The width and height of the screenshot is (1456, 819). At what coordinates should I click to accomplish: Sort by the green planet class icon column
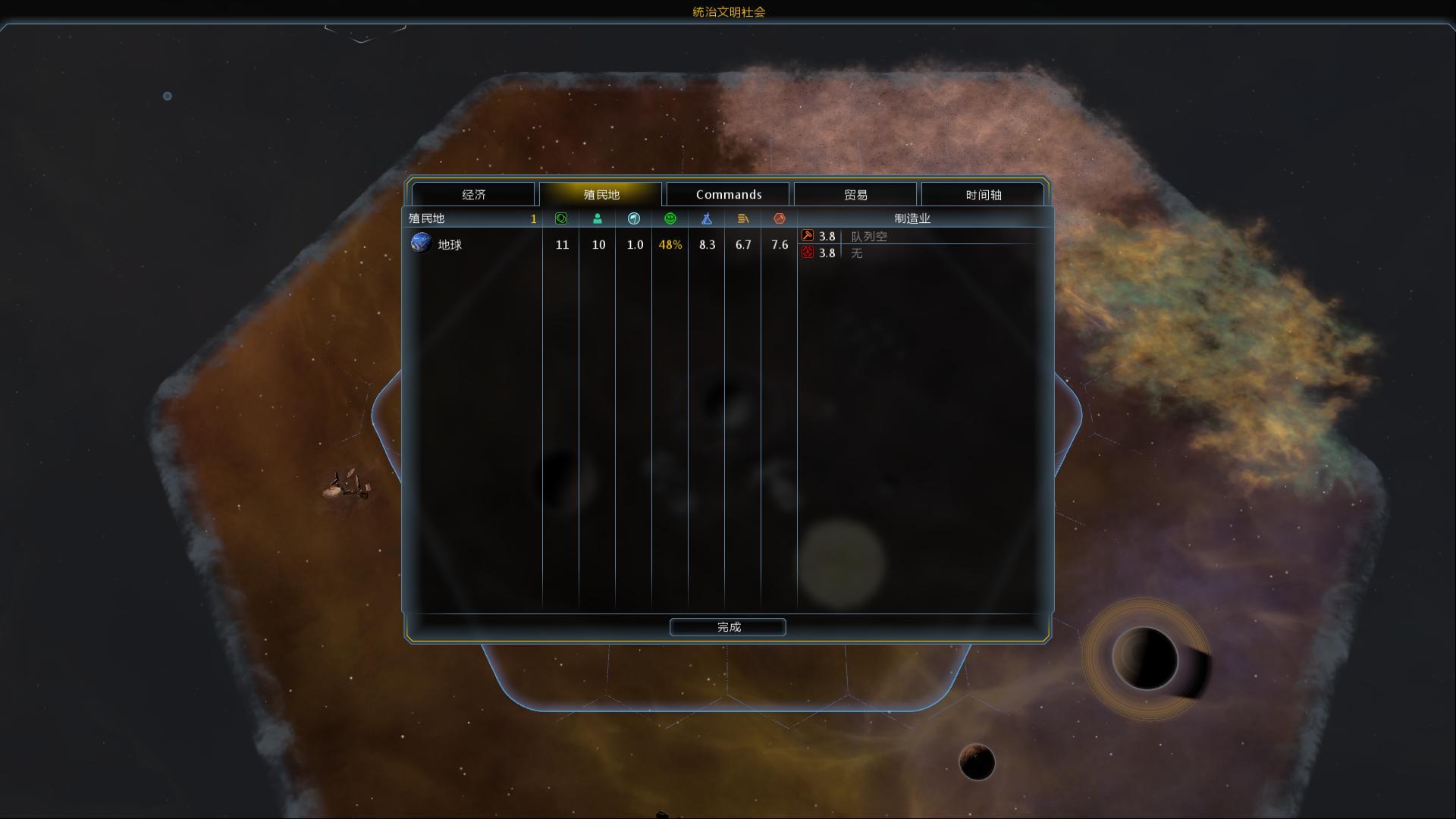click(x=561, y=218)
